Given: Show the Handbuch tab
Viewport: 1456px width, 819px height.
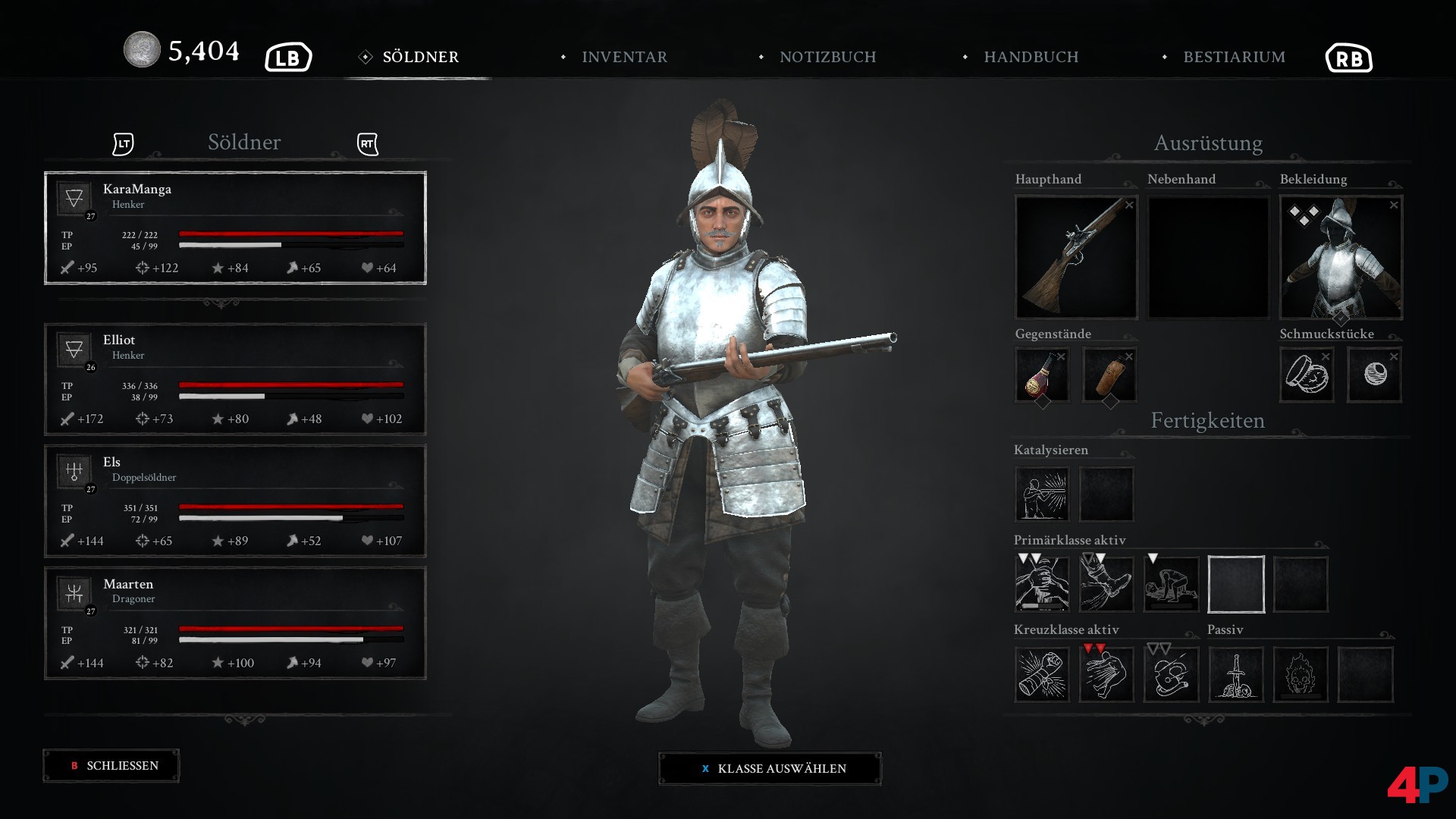Looking at the screenshot, I should [1030, 57].
